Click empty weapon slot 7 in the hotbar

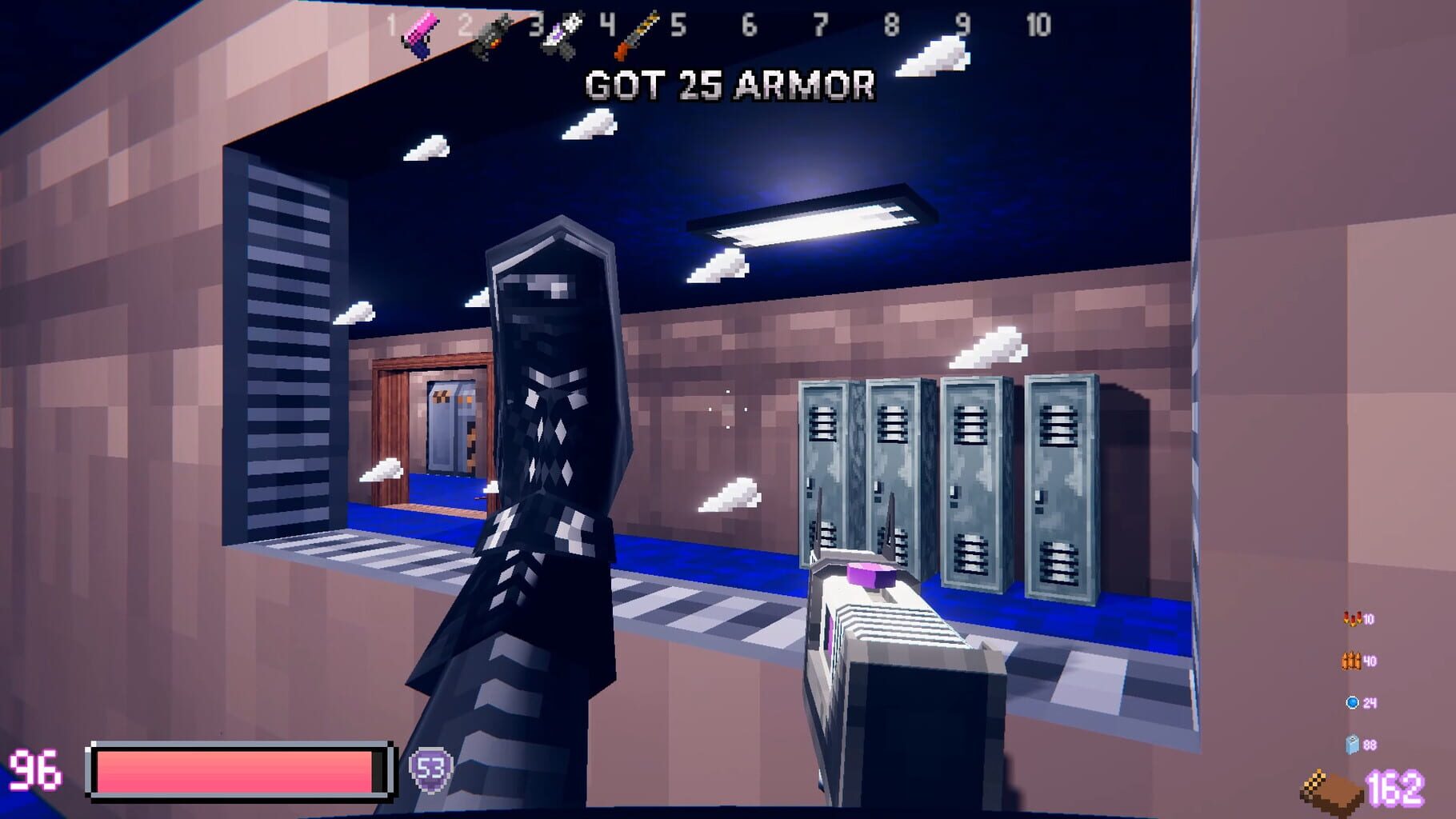point(818,26)
